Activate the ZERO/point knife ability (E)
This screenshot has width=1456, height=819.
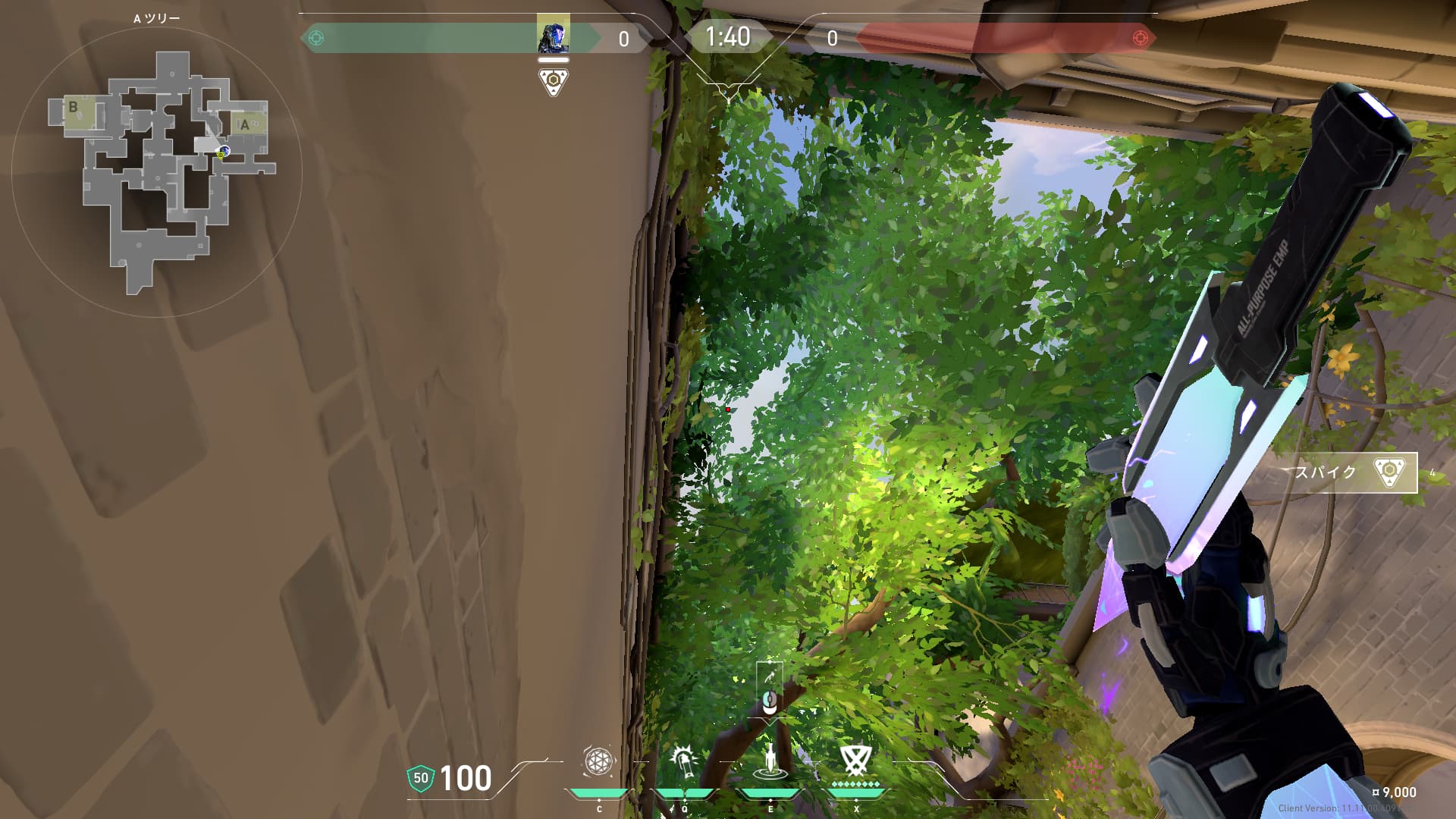click(770, 762)
